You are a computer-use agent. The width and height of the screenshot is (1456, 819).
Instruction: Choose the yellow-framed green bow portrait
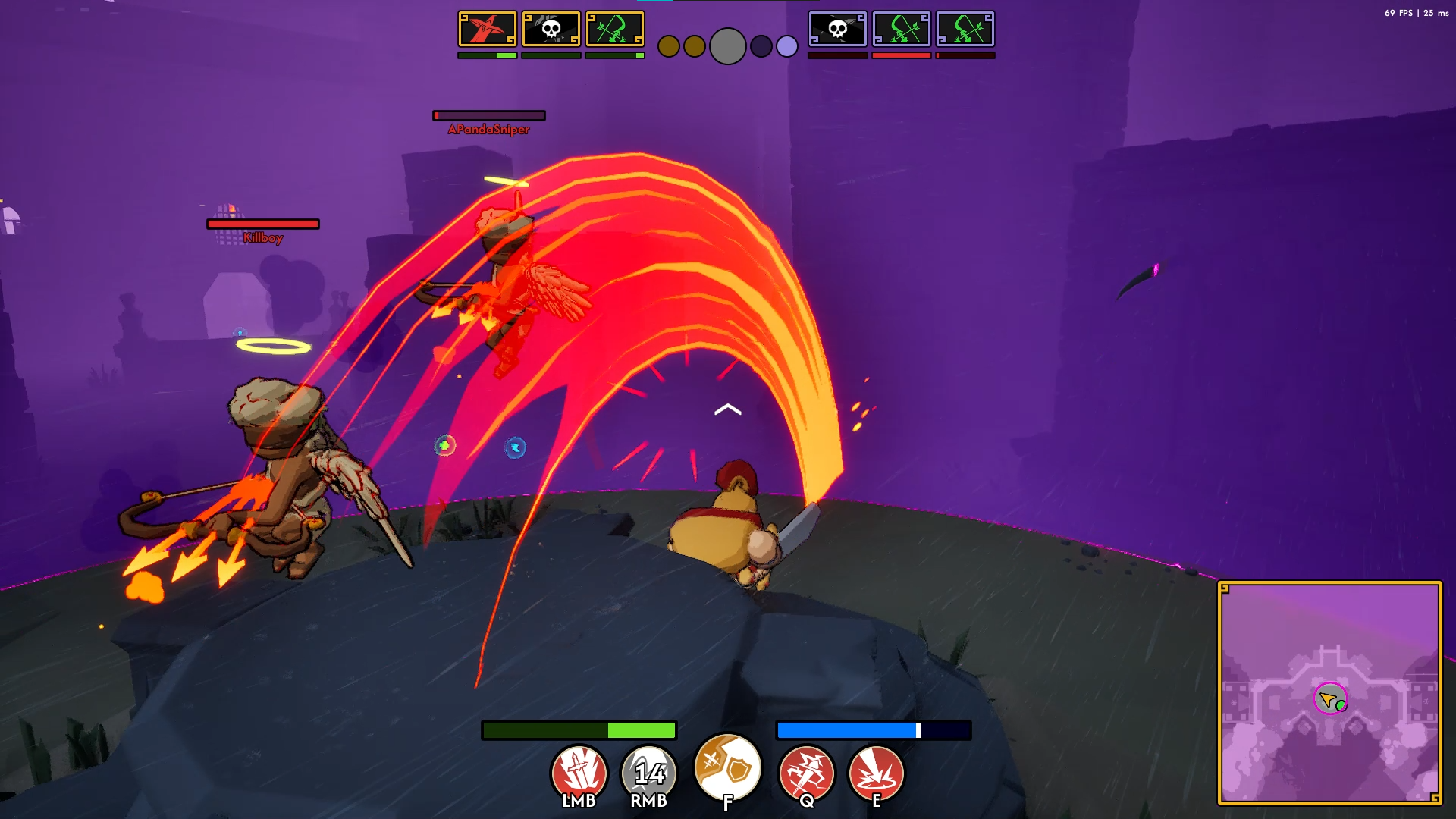click(615, 30)
